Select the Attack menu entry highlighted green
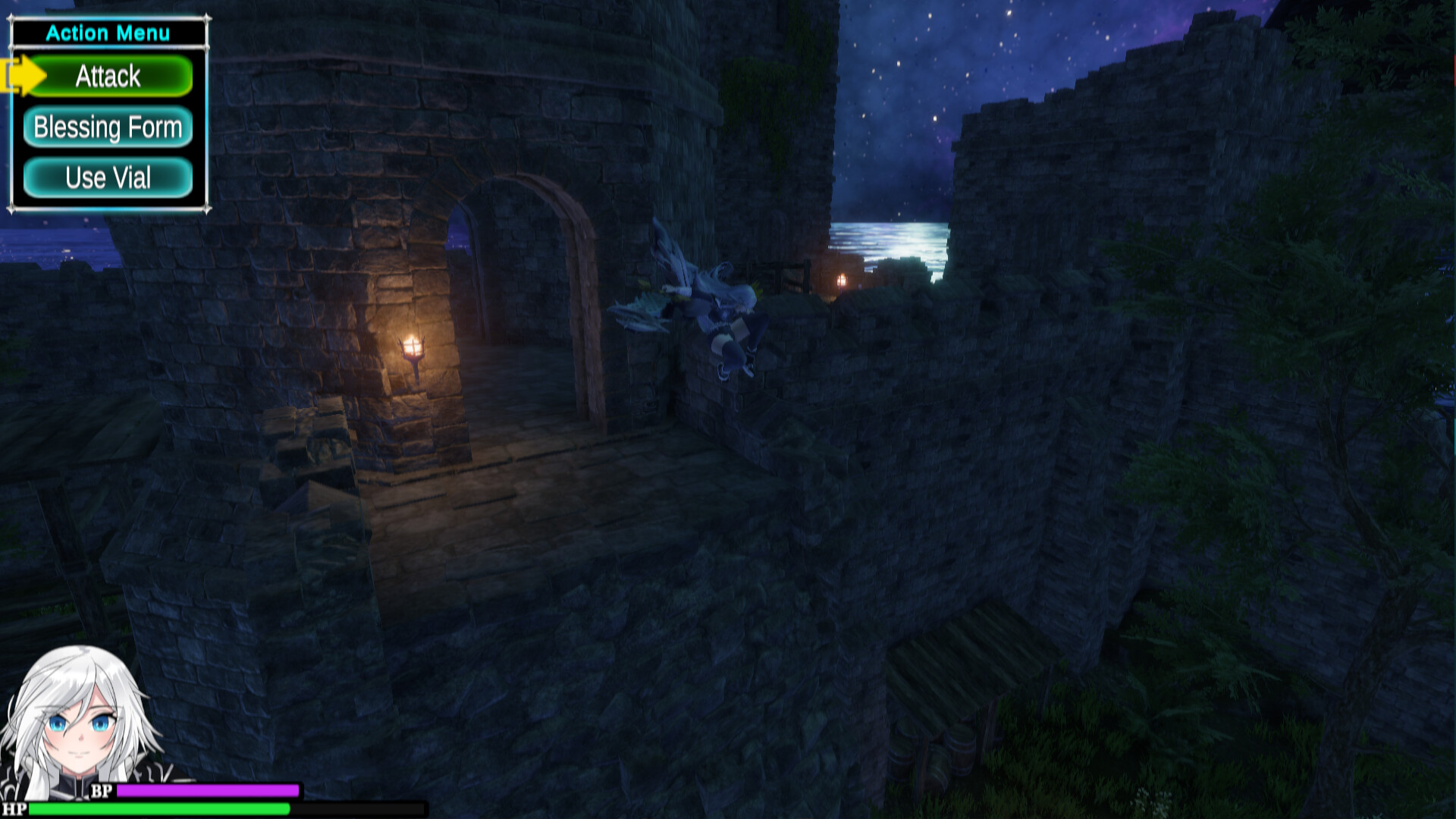The height and width of the screenshot is (819, 1456). (107, 76)
